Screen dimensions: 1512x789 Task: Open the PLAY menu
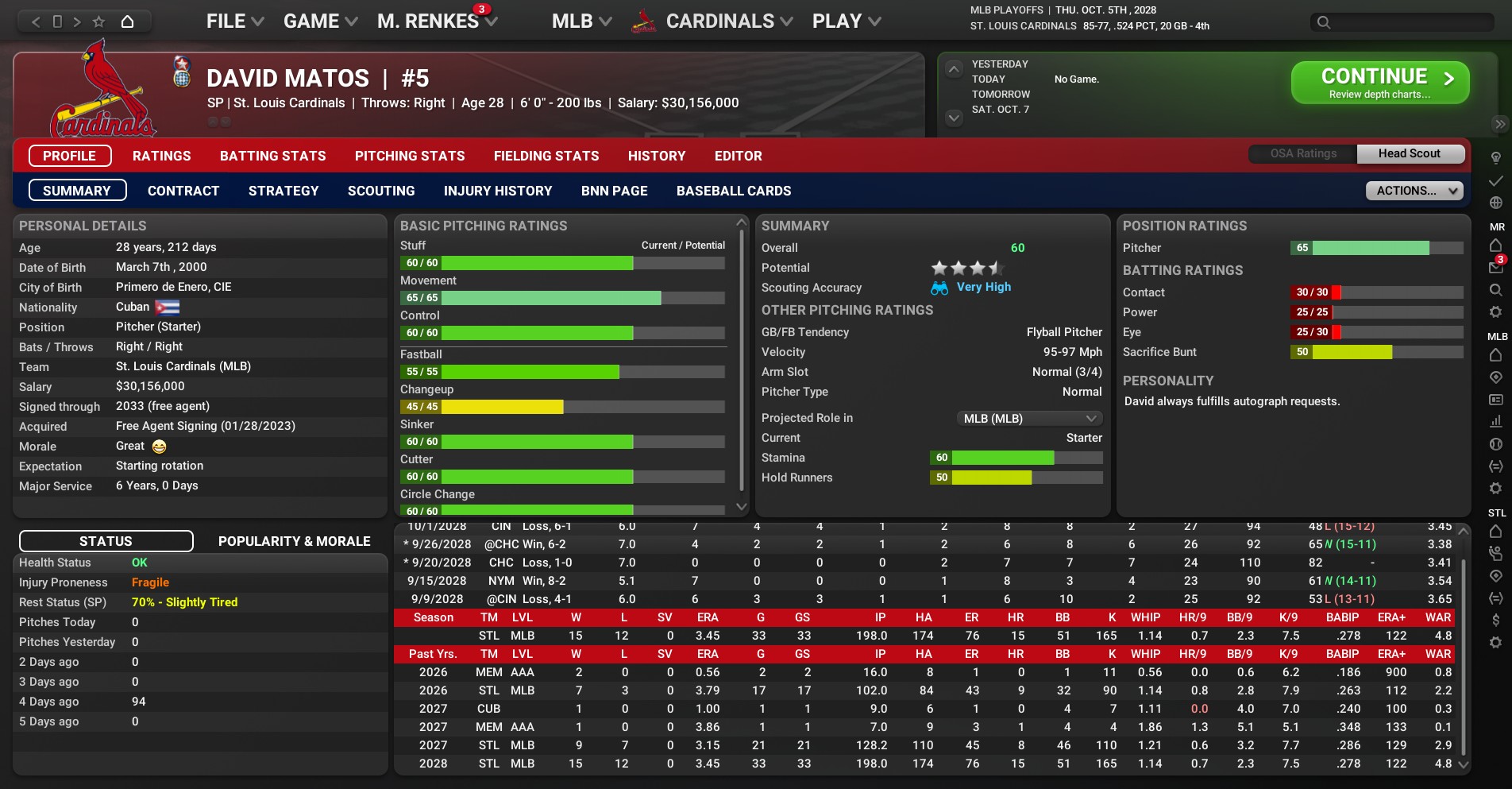pyautogui.click(x=846, y=21)
